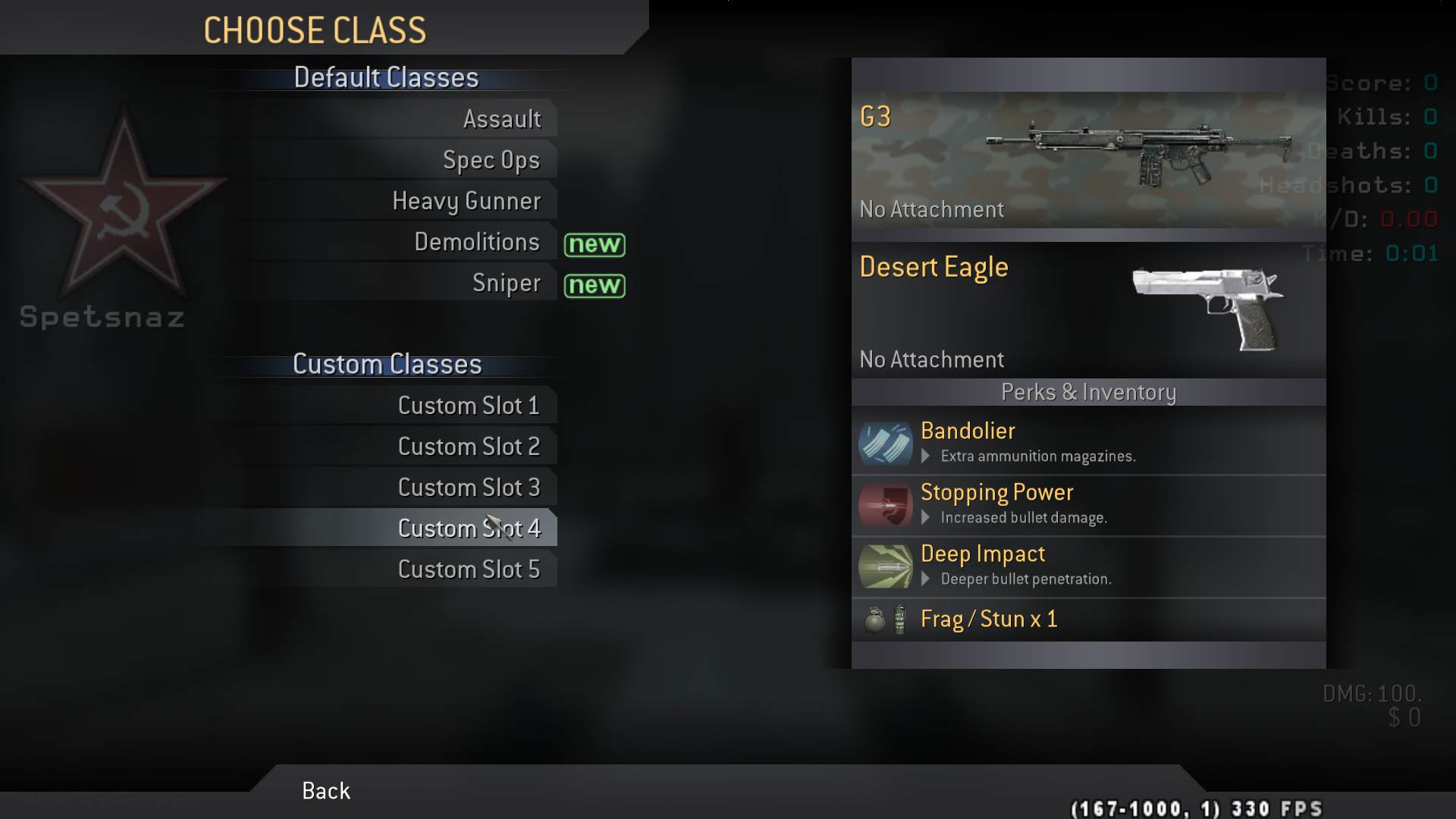Choose the Sniper class
The image size is (1456, 819).
(x=506, y=283)
